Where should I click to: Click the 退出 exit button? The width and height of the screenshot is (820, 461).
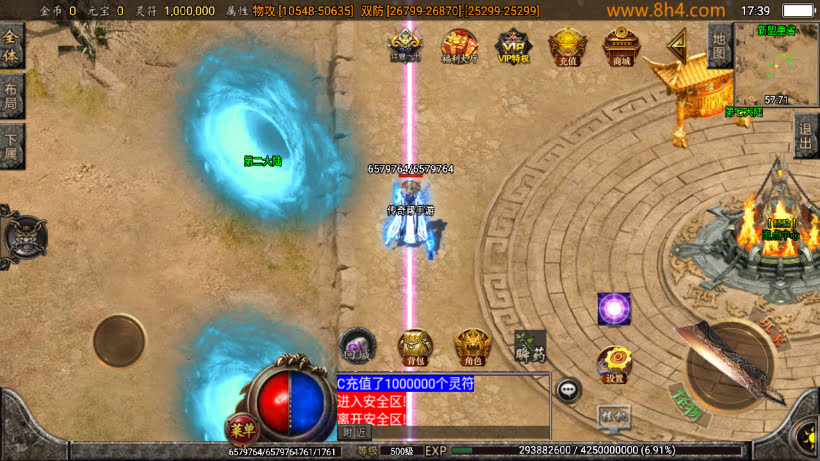point(806,136)
